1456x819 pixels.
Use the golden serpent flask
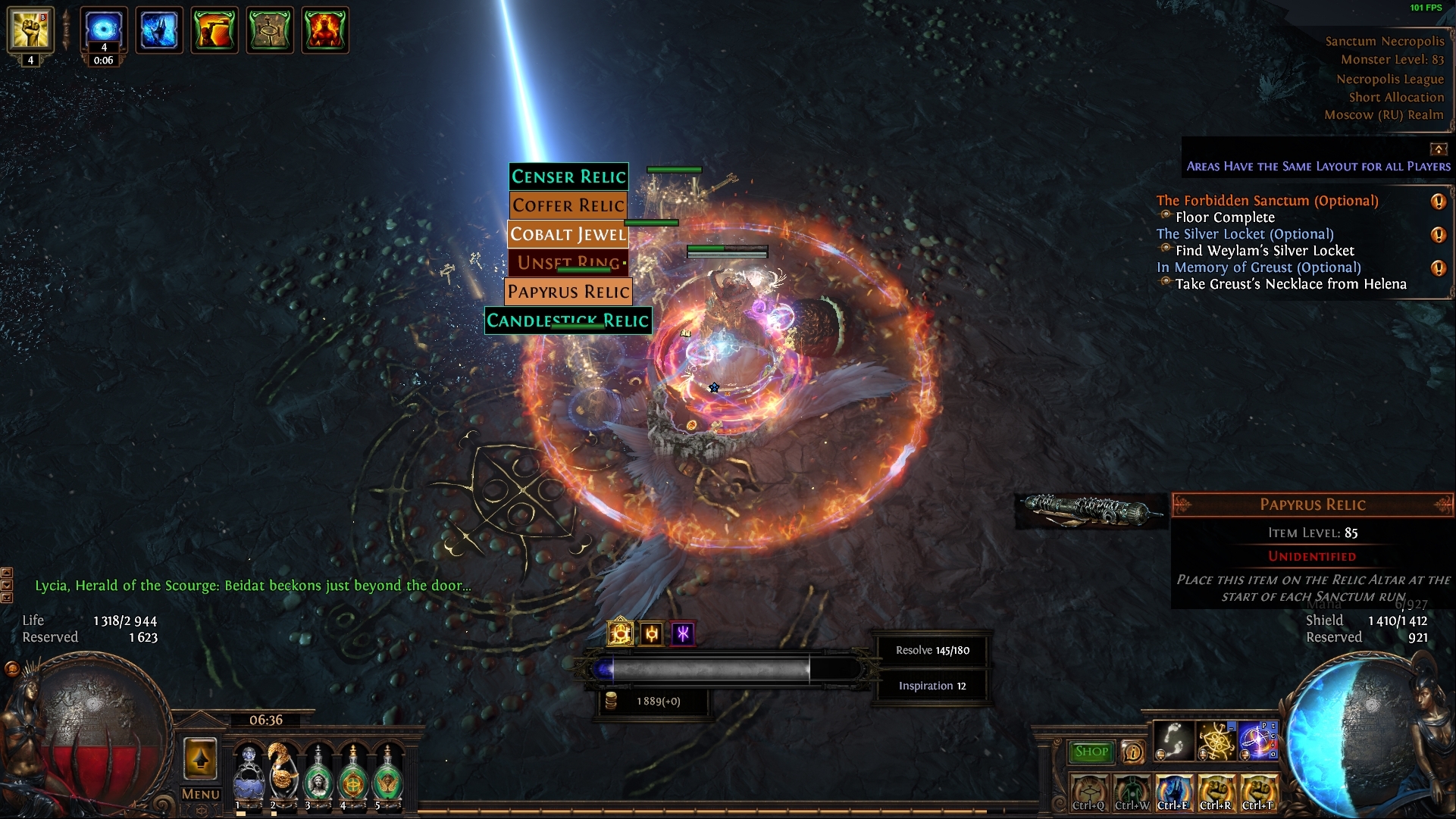point(283,773)
